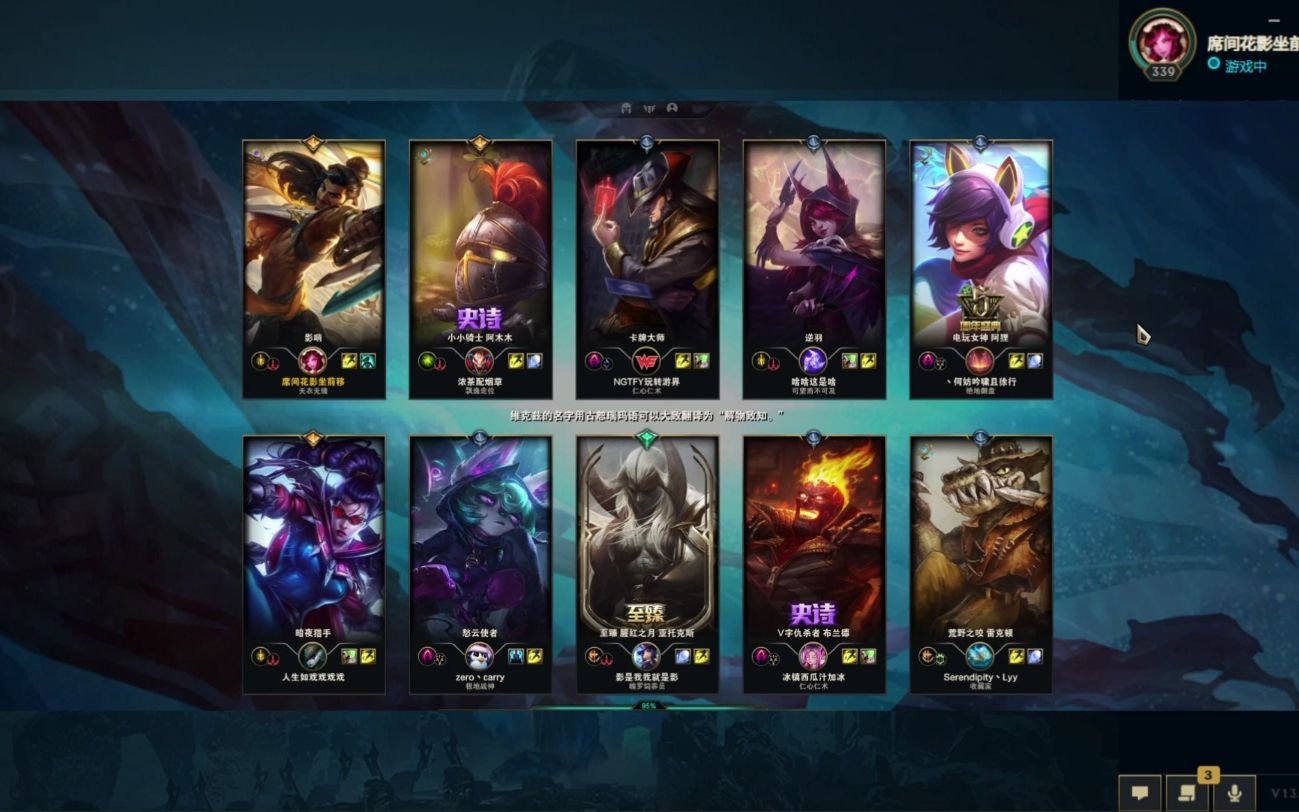Open the profile avatar showing level 339
This screenshot has height=812, width=1299.
pos(1162,42)
